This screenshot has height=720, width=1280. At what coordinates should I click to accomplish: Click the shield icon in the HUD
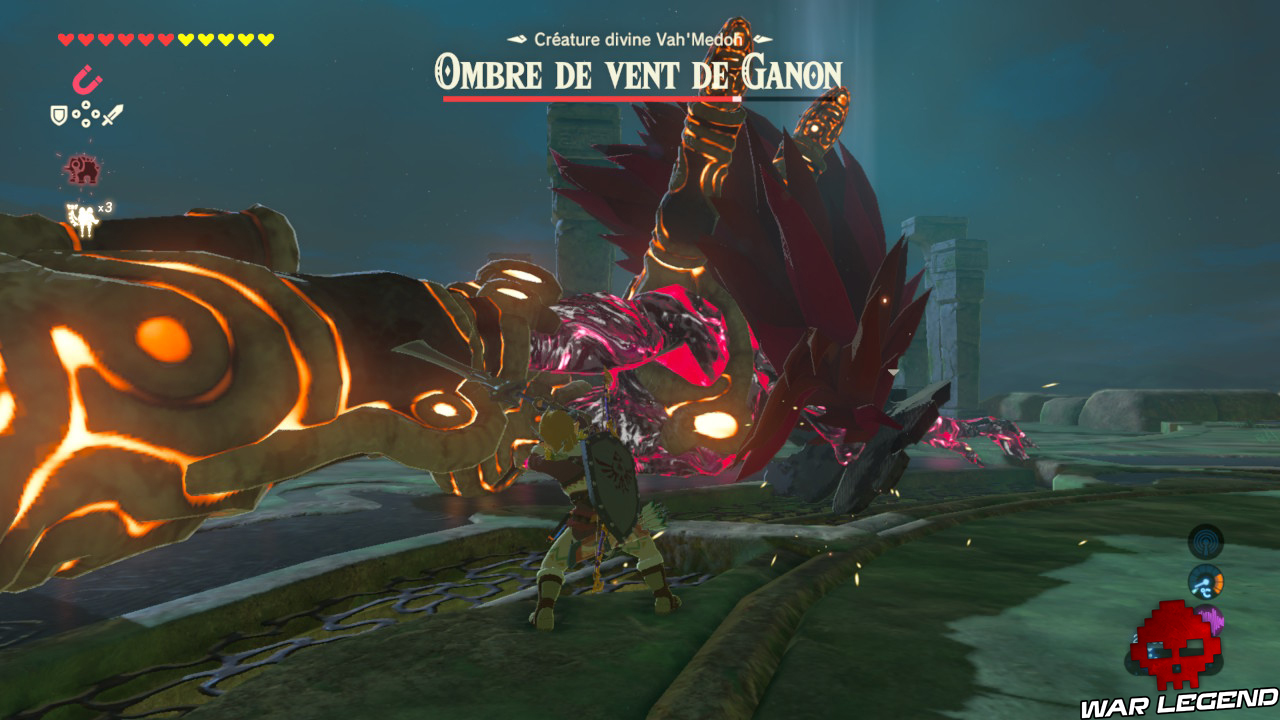point(58,114)
